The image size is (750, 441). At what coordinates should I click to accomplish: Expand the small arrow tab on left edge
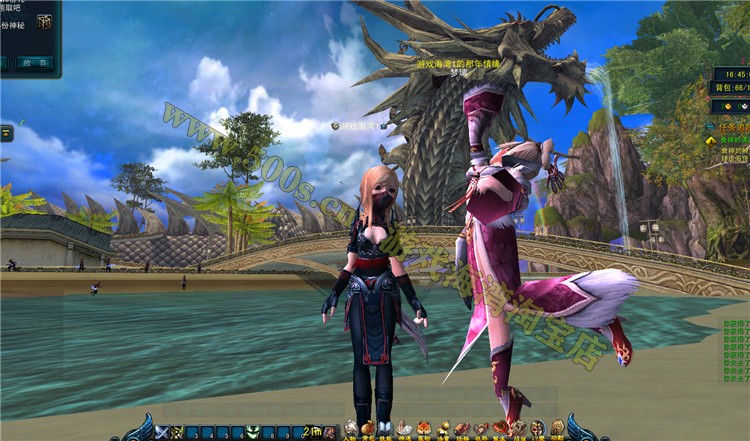[x=6, y=132]
